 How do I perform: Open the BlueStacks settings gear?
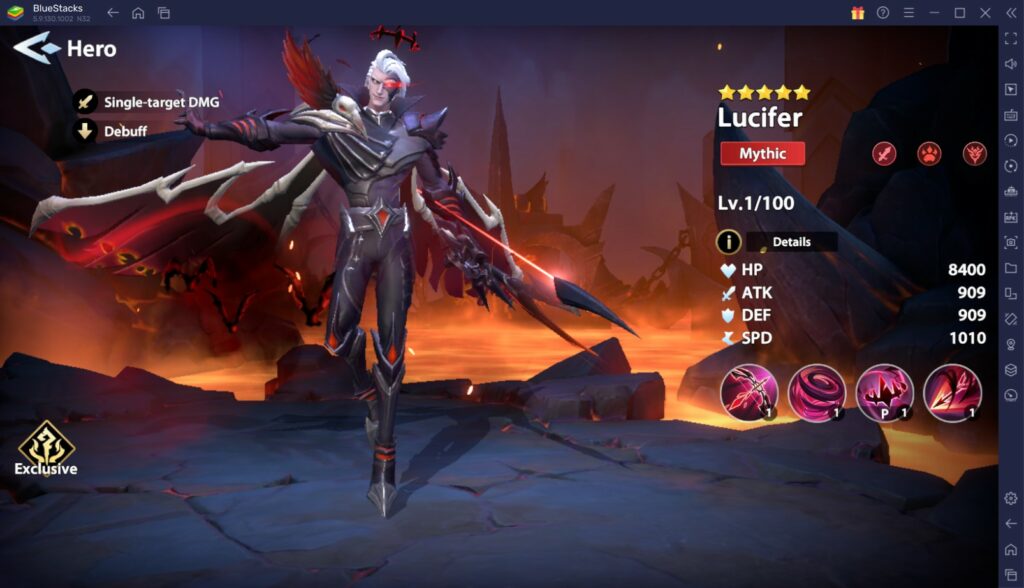[1010, 498]
